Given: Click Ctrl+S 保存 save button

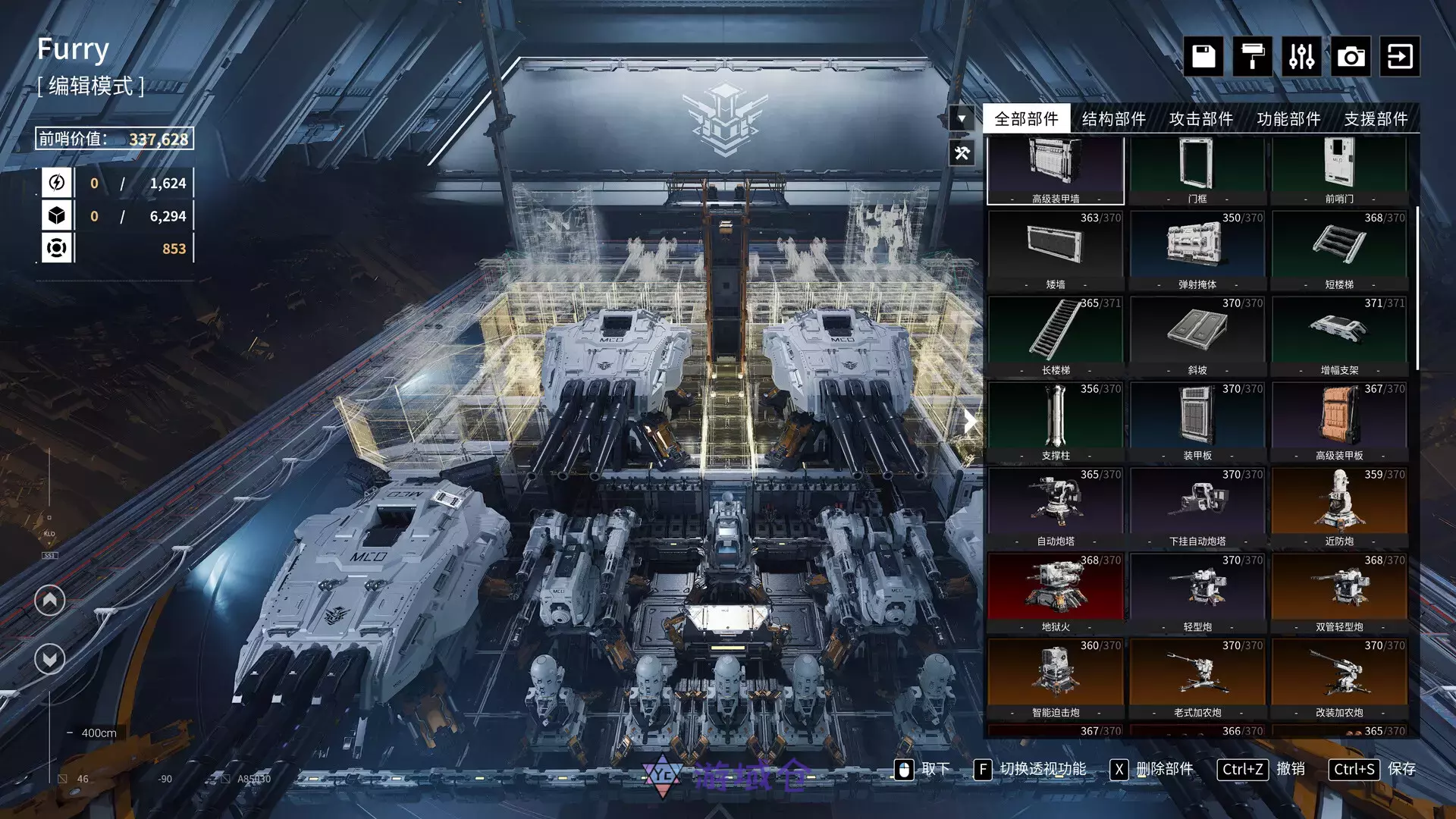Looking at the screenshot, I should click(1376, 769).
